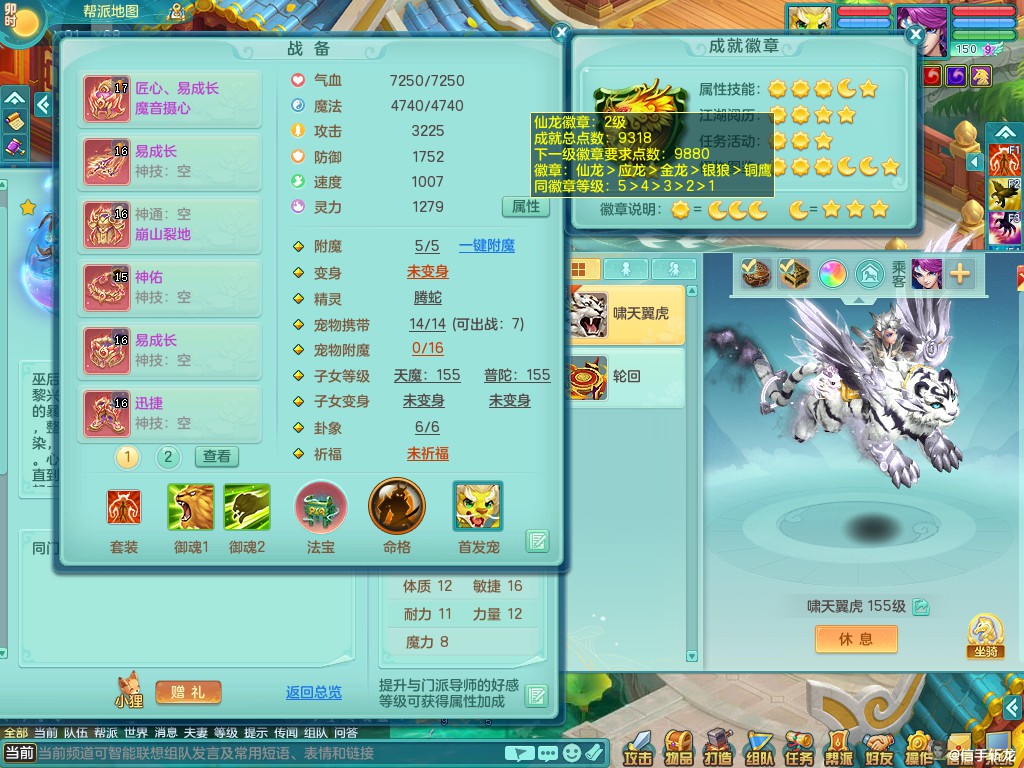Click the 休息 rest button

[x=855, y=639]
